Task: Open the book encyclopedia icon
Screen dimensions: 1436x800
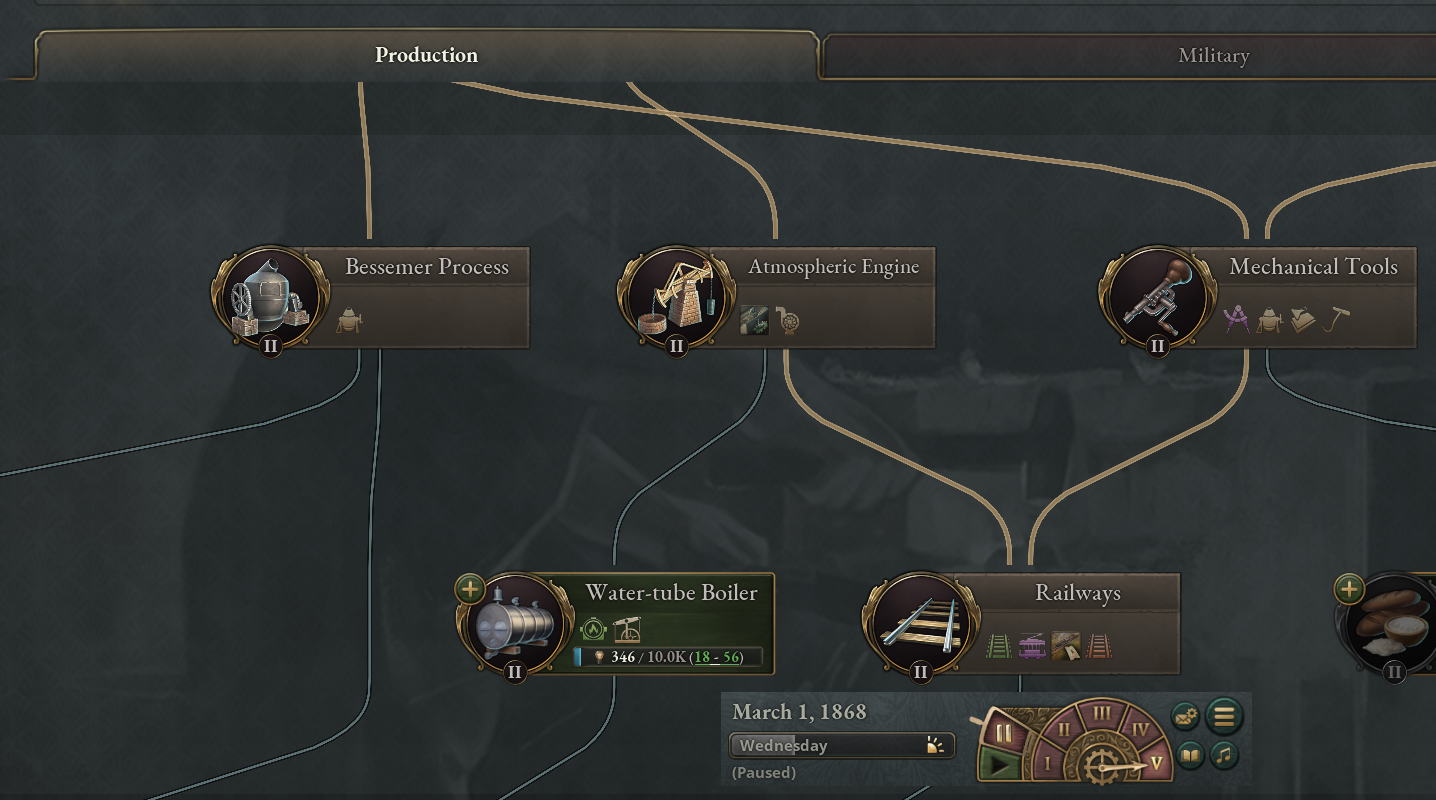Action: (x=1189, y=755)
